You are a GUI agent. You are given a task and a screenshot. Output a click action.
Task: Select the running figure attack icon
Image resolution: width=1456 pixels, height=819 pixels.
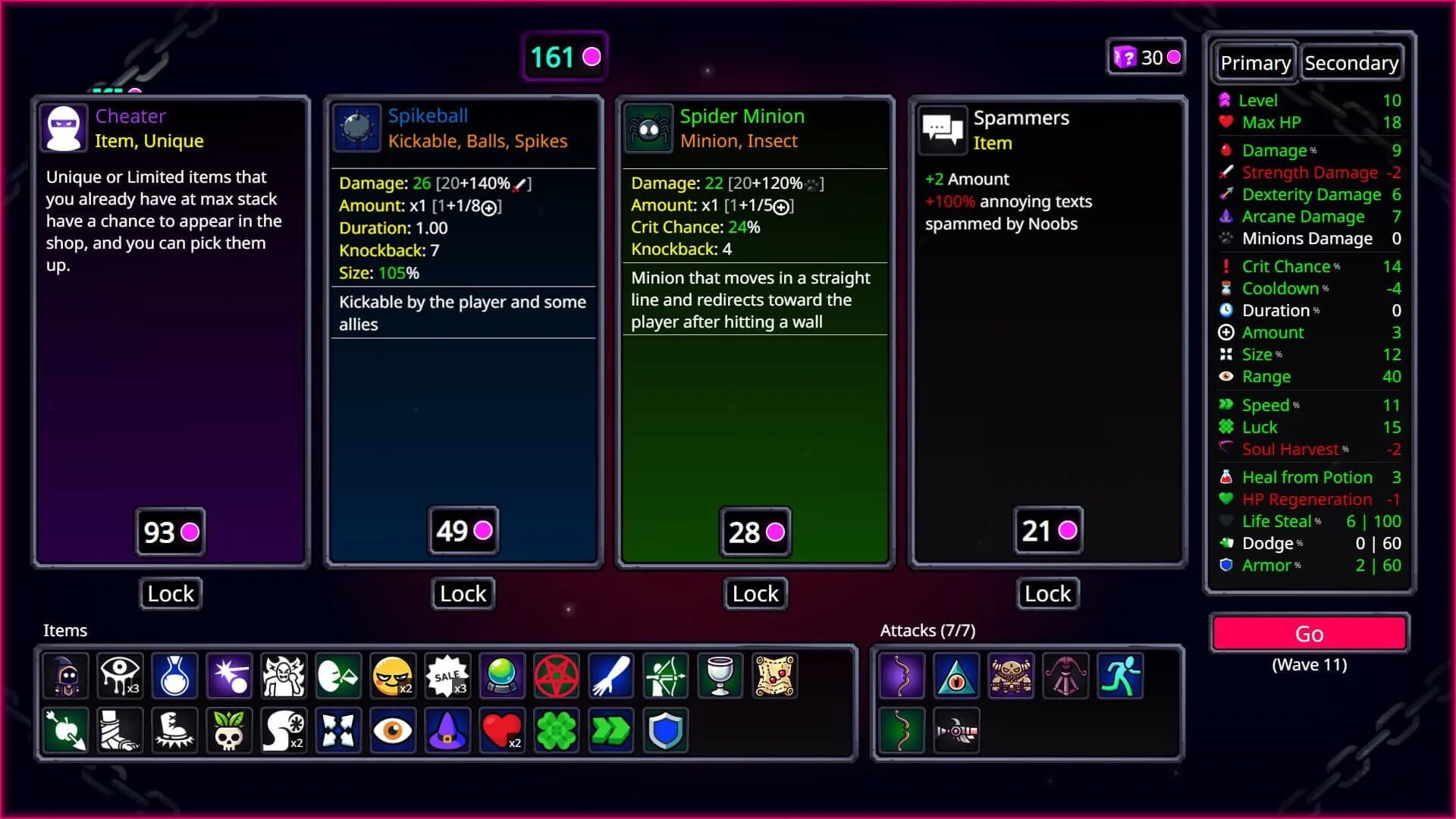point(1121,676)
